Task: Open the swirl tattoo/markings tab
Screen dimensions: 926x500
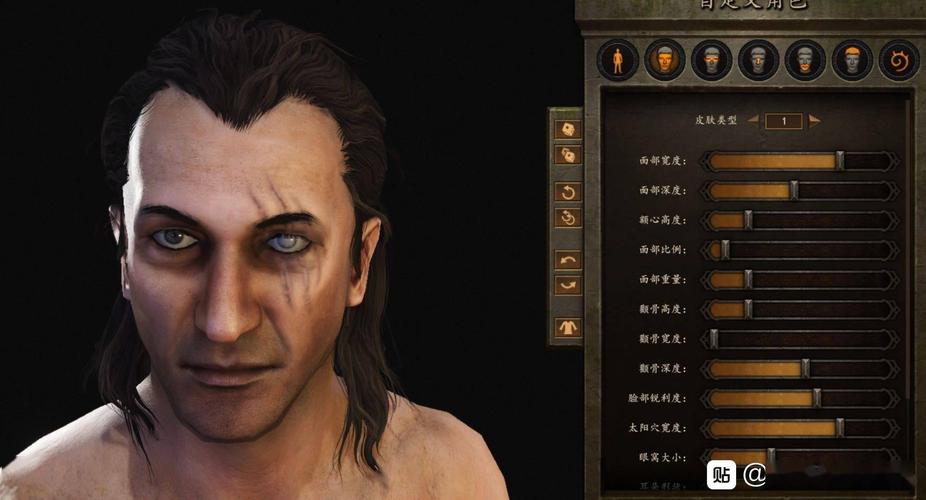Action: click(x=898, y=61)
